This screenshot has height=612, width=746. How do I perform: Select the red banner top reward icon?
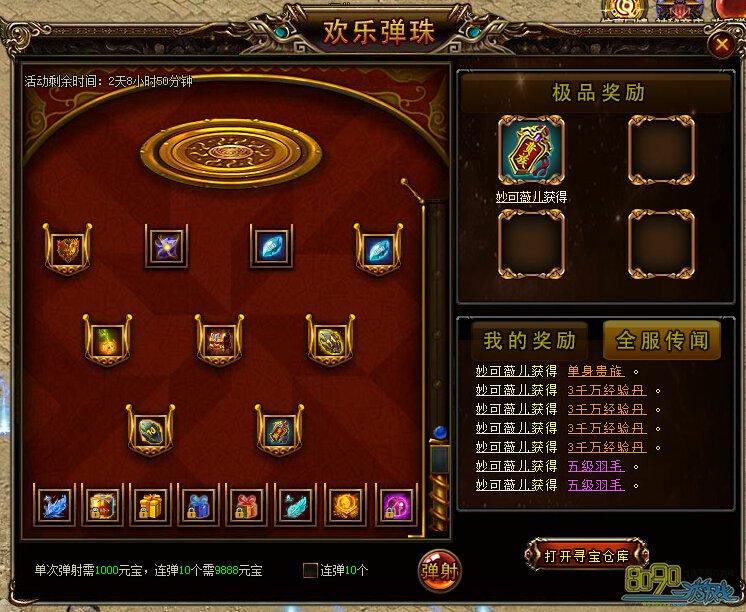click(531, 151)
